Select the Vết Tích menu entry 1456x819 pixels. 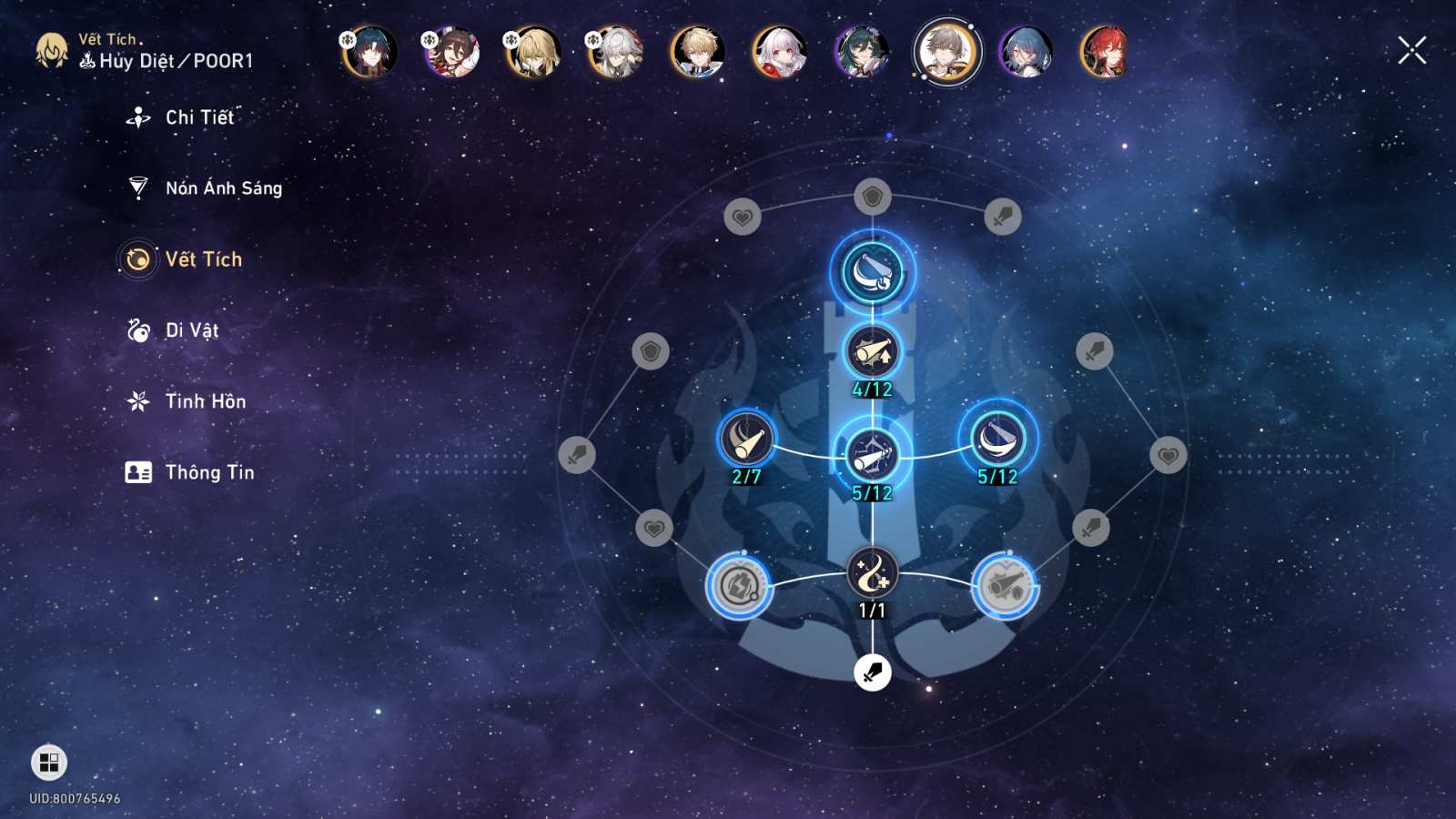click(203, 259)
